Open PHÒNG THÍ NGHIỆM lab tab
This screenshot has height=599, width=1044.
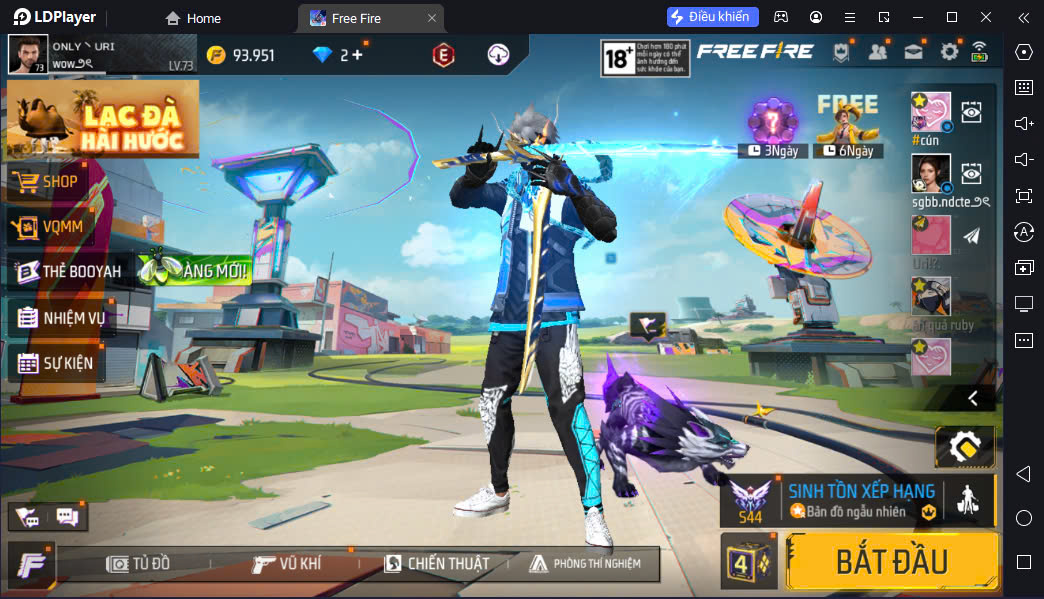point(586,564)
